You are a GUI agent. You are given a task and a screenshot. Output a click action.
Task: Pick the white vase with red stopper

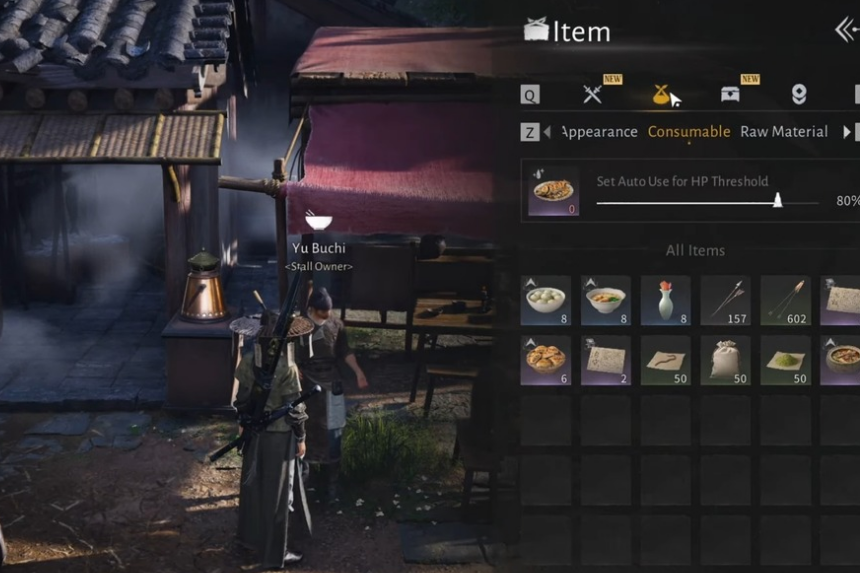pyautogui.click(x=666, y=300)
